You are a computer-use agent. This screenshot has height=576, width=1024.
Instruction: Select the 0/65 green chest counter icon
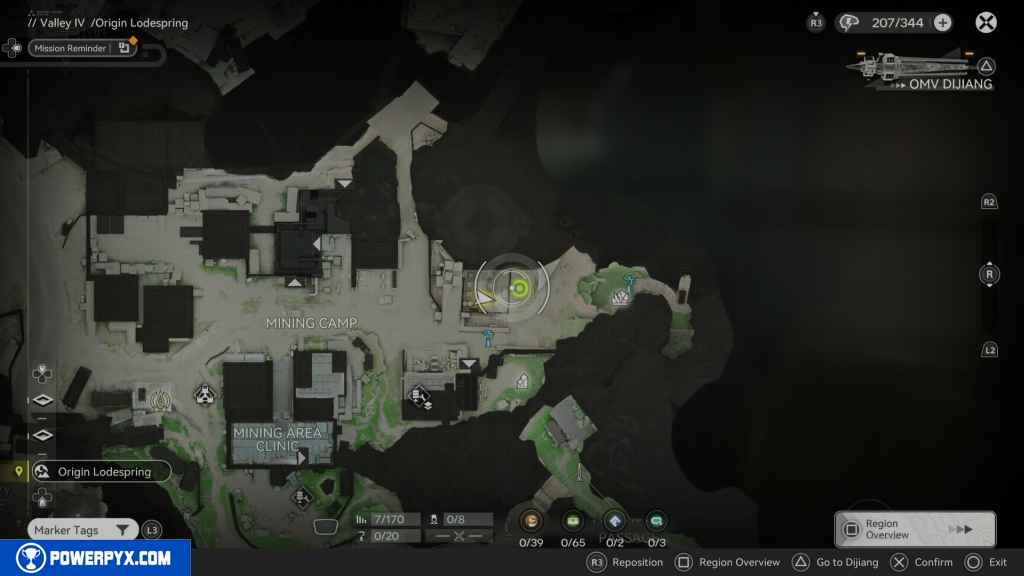coord(573,520)
